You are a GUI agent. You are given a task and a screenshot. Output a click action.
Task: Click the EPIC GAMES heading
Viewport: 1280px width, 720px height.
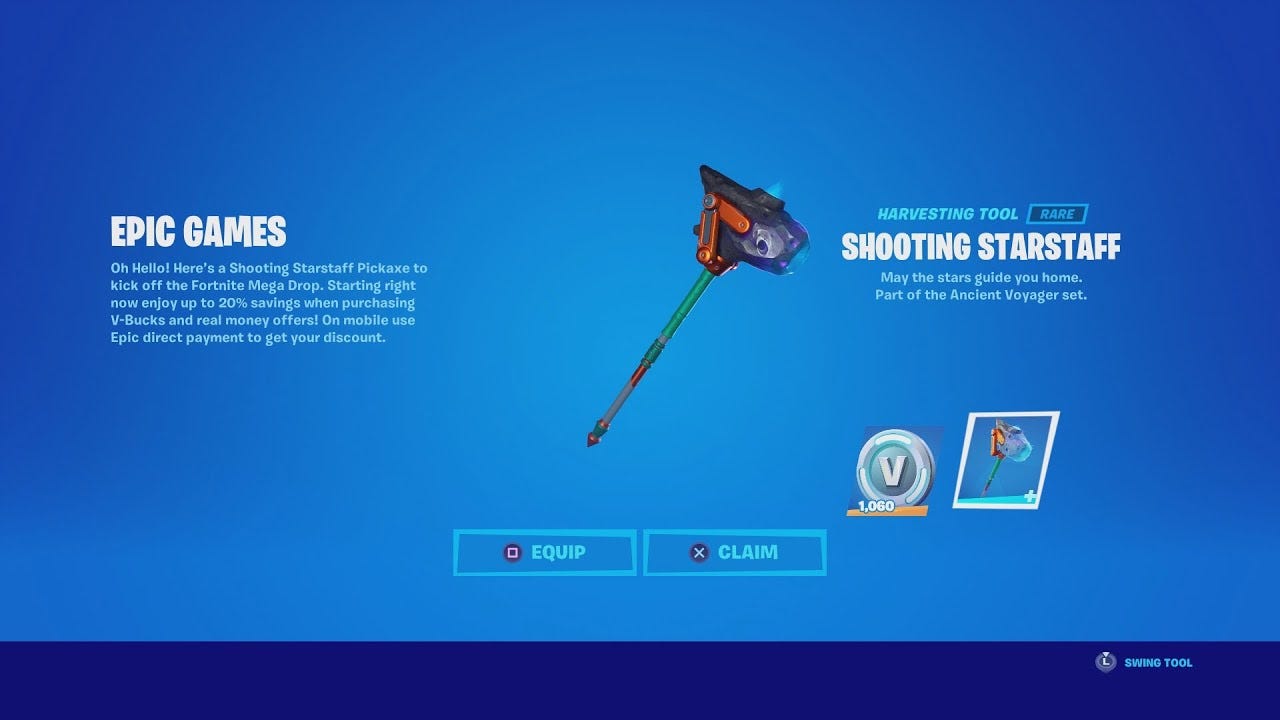click(x=197, y=232)
